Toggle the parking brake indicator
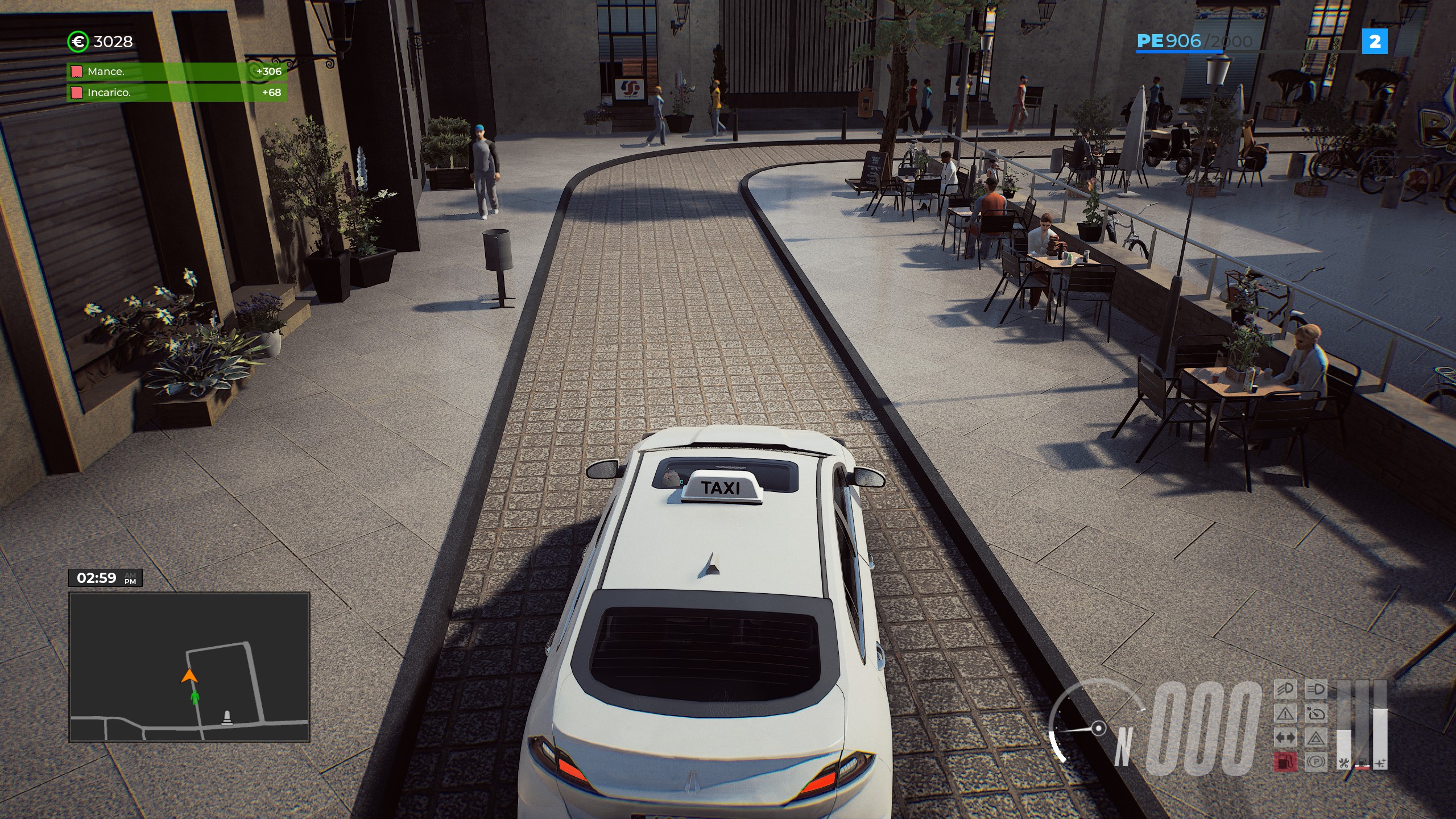1456x819 pixels. (x=1316, y=761)
